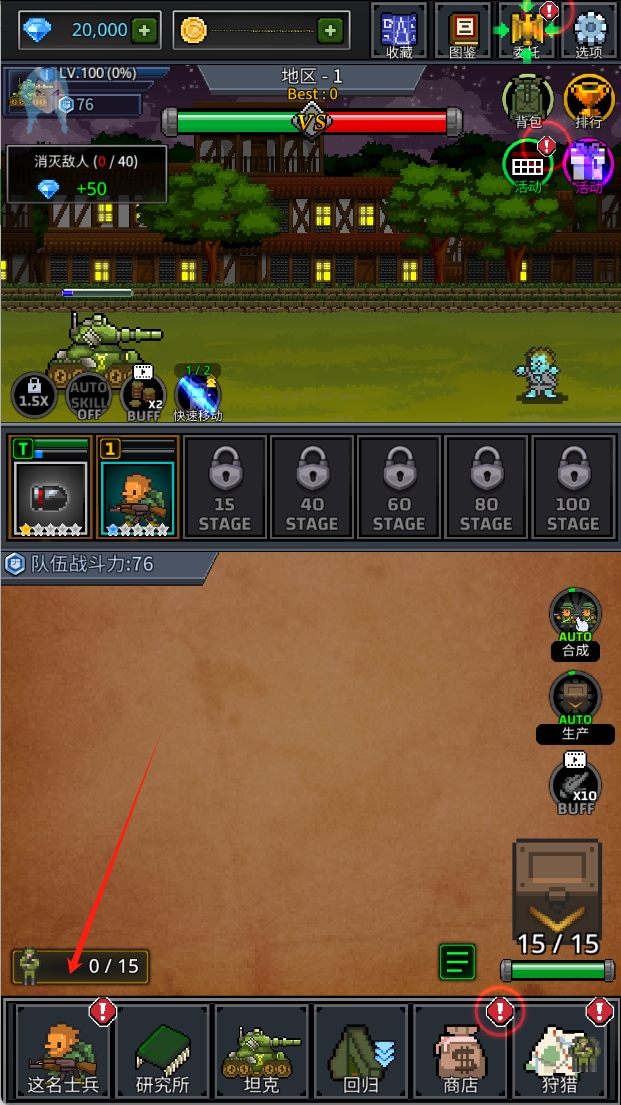
Task: Open the 收藏 collection menu
Action: tap(399, 31)
